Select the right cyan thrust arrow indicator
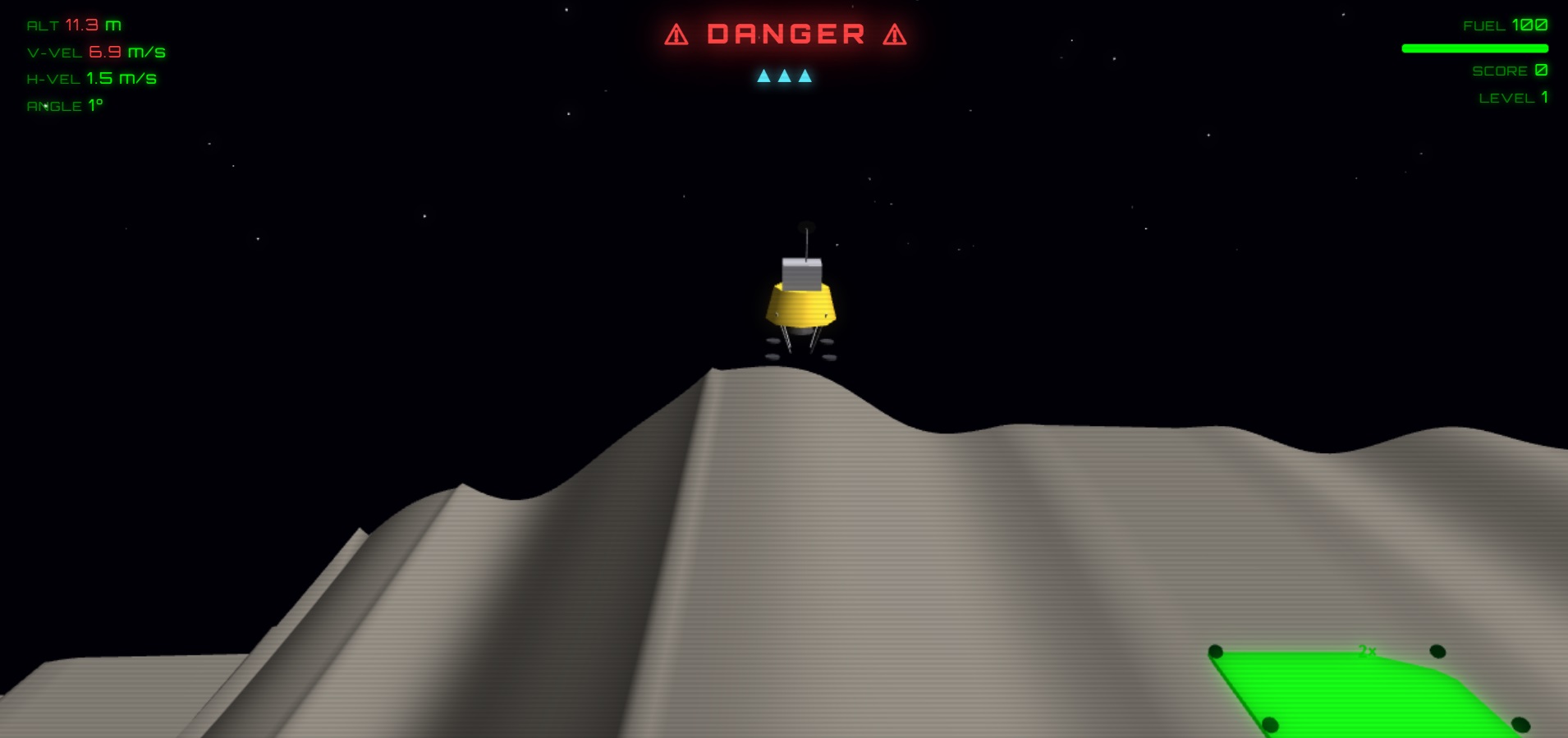 pyautogui.click(x=805, y=76)
